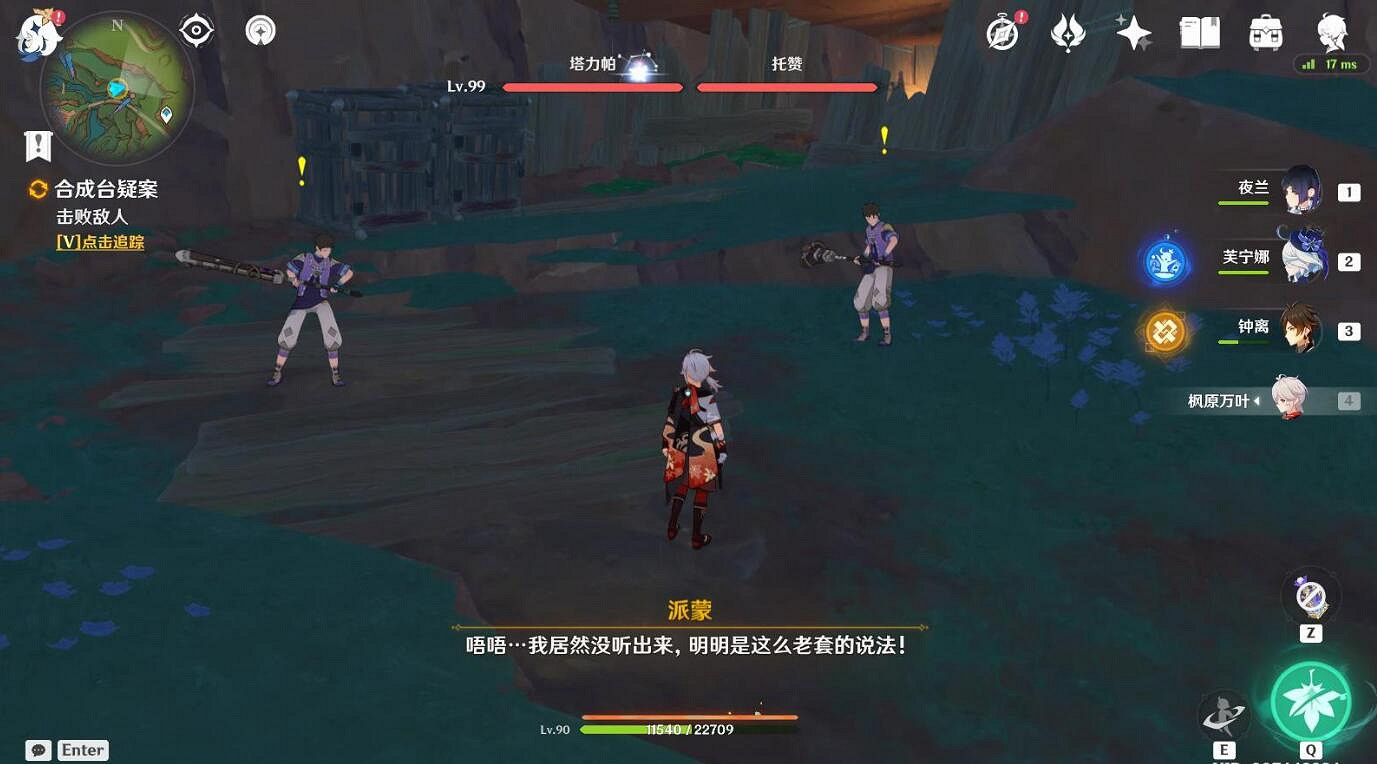This screenshot has width=1377, height=764.
Task: Open the Paimon main menu icon
Action: pyautogui.click(x=1330, y=31)
